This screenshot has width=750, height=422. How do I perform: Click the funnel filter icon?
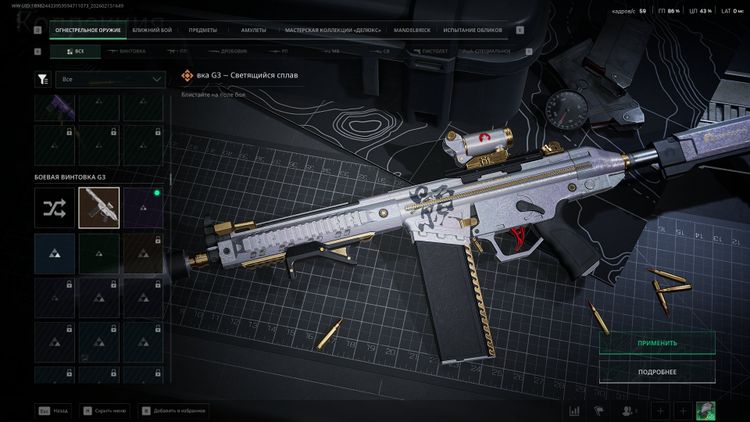[42, 78]
